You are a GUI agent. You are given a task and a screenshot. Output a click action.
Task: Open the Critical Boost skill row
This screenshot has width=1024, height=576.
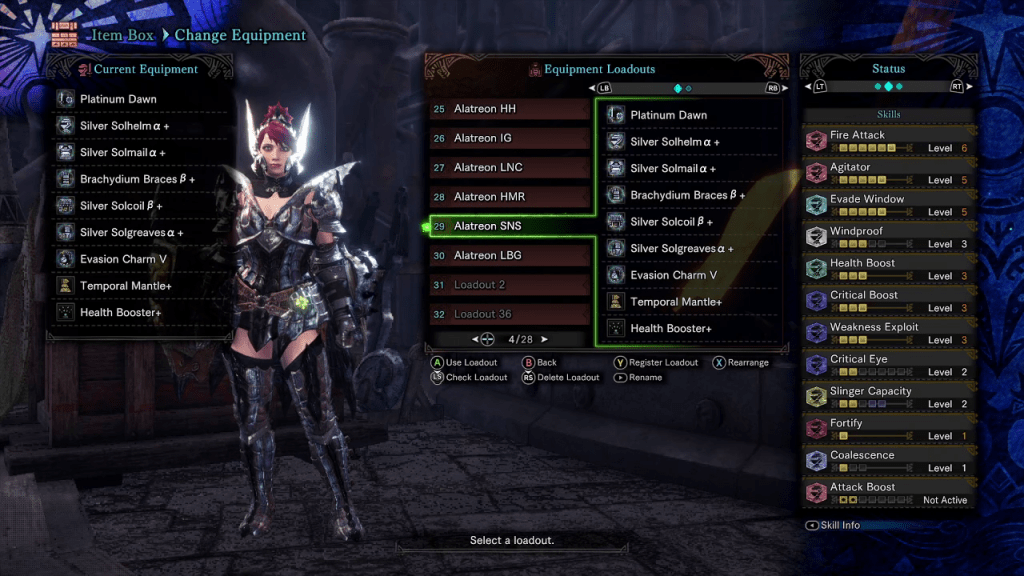pos(888,301)
